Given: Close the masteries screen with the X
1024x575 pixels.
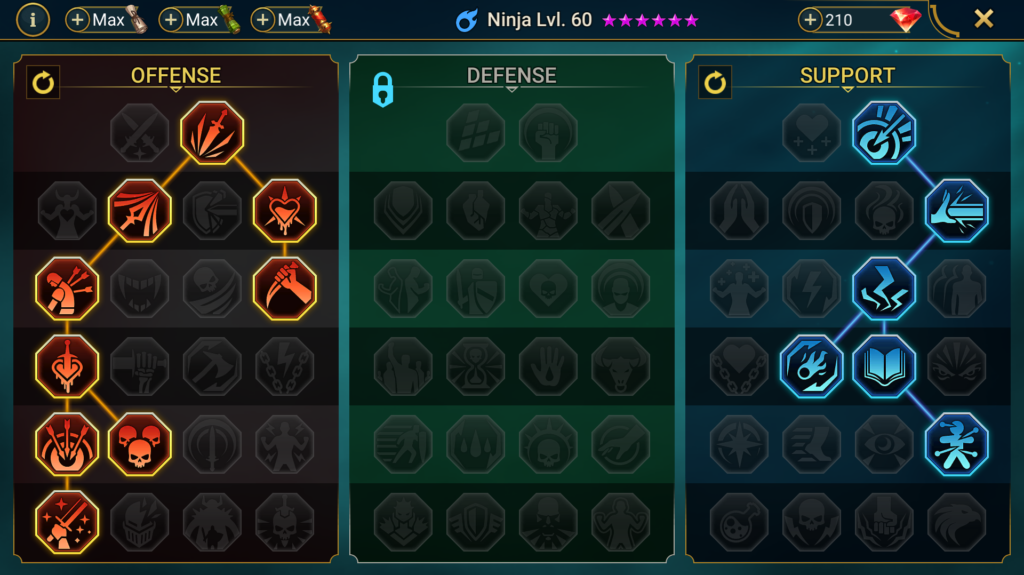Looking at the screenshot, I should pos(983,19).
